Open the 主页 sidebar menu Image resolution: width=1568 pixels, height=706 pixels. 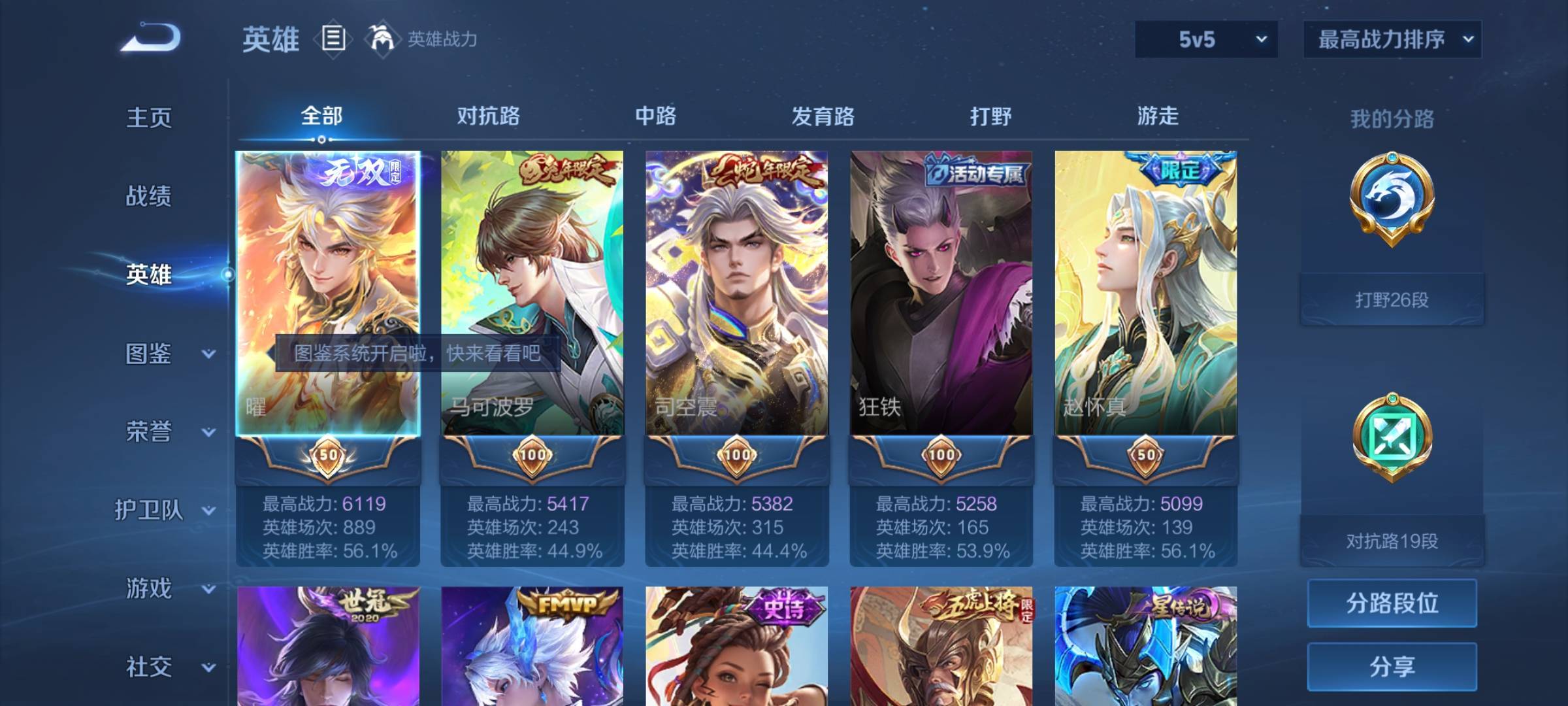(149, 118)
